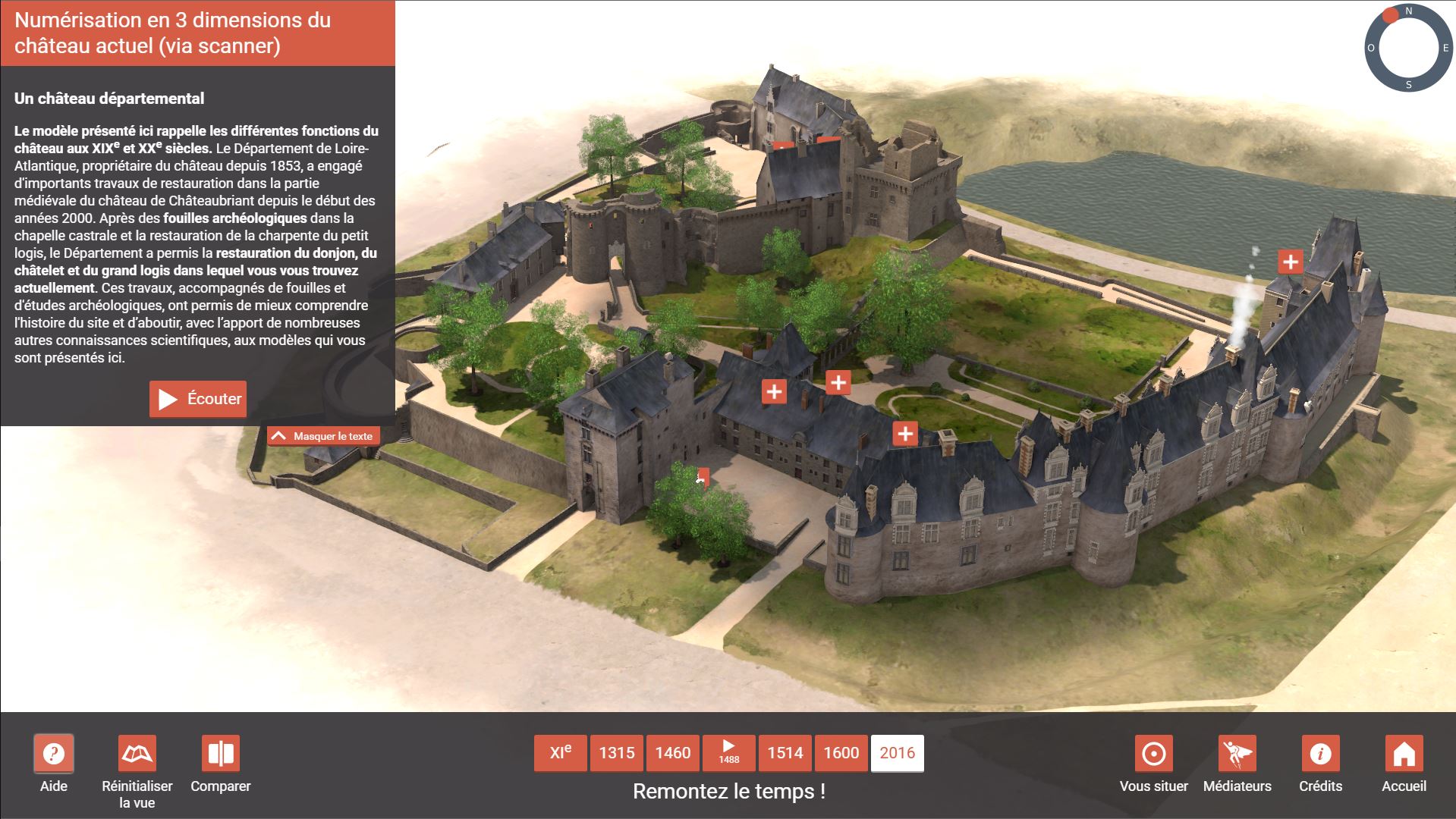1456x819 pixels.
Task: Return to the Accueil home screen
Action: [x=1404, y=754]
